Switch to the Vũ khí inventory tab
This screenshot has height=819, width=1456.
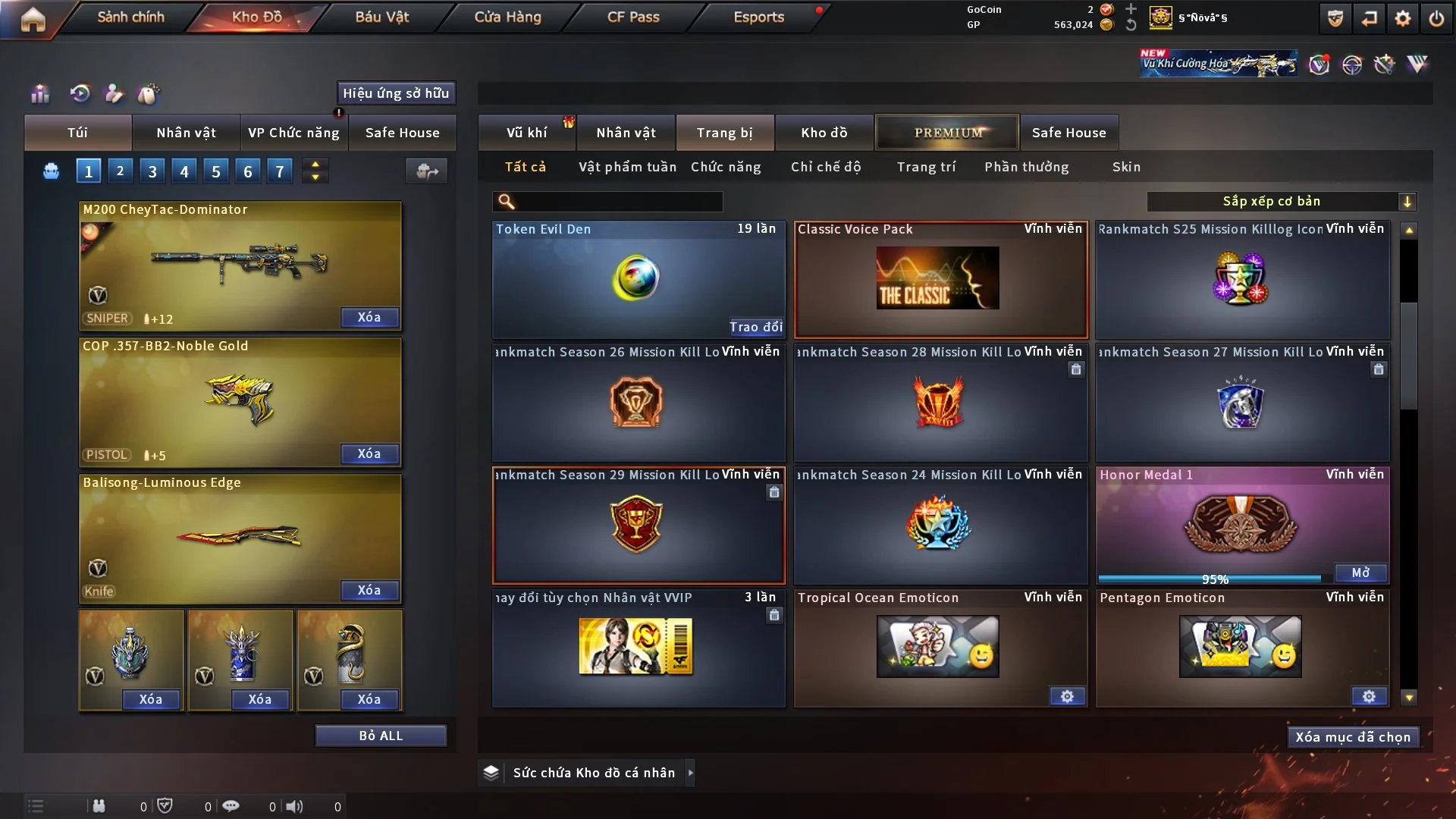526,133
